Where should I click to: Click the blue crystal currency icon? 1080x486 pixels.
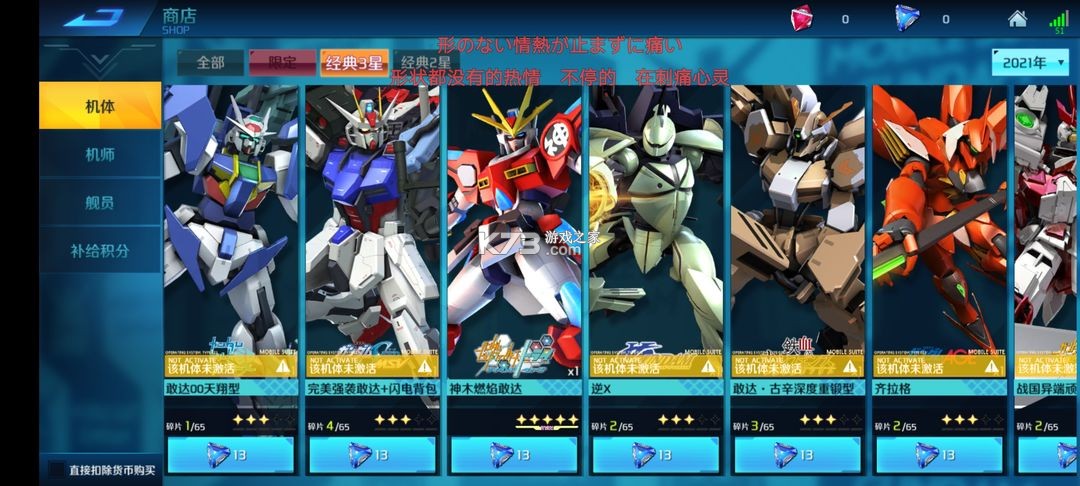point(906,18)
